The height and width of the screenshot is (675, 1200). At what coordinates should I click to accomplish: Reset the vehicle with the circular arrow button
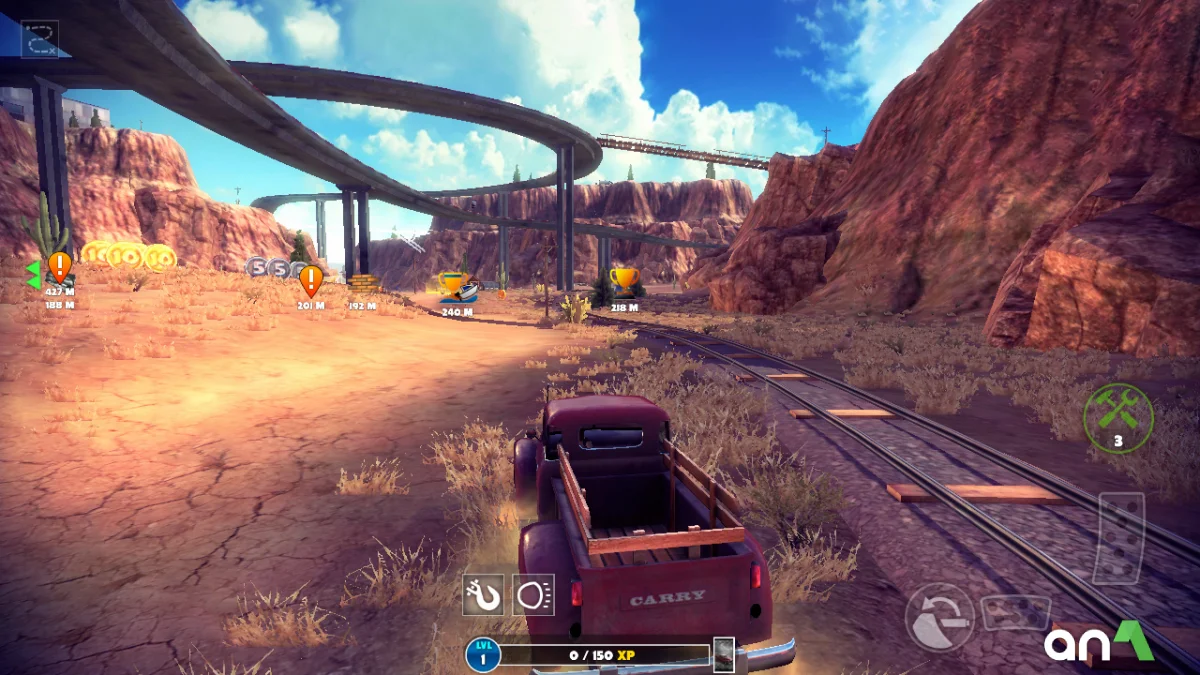[939, 617]
